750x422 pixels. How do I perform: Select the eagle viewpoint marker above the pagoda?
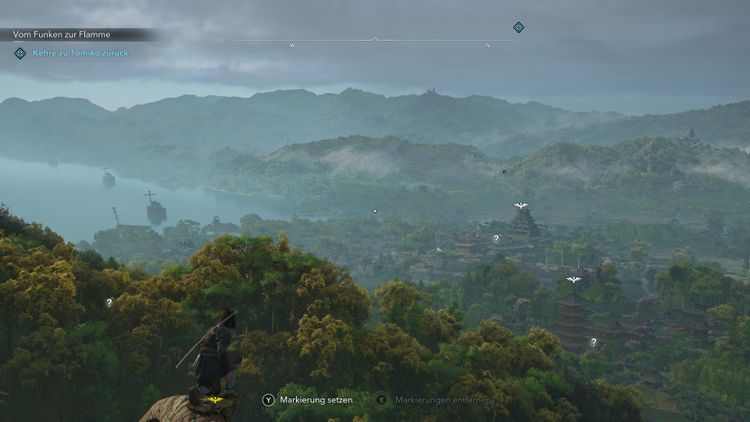tap(573, 280)
